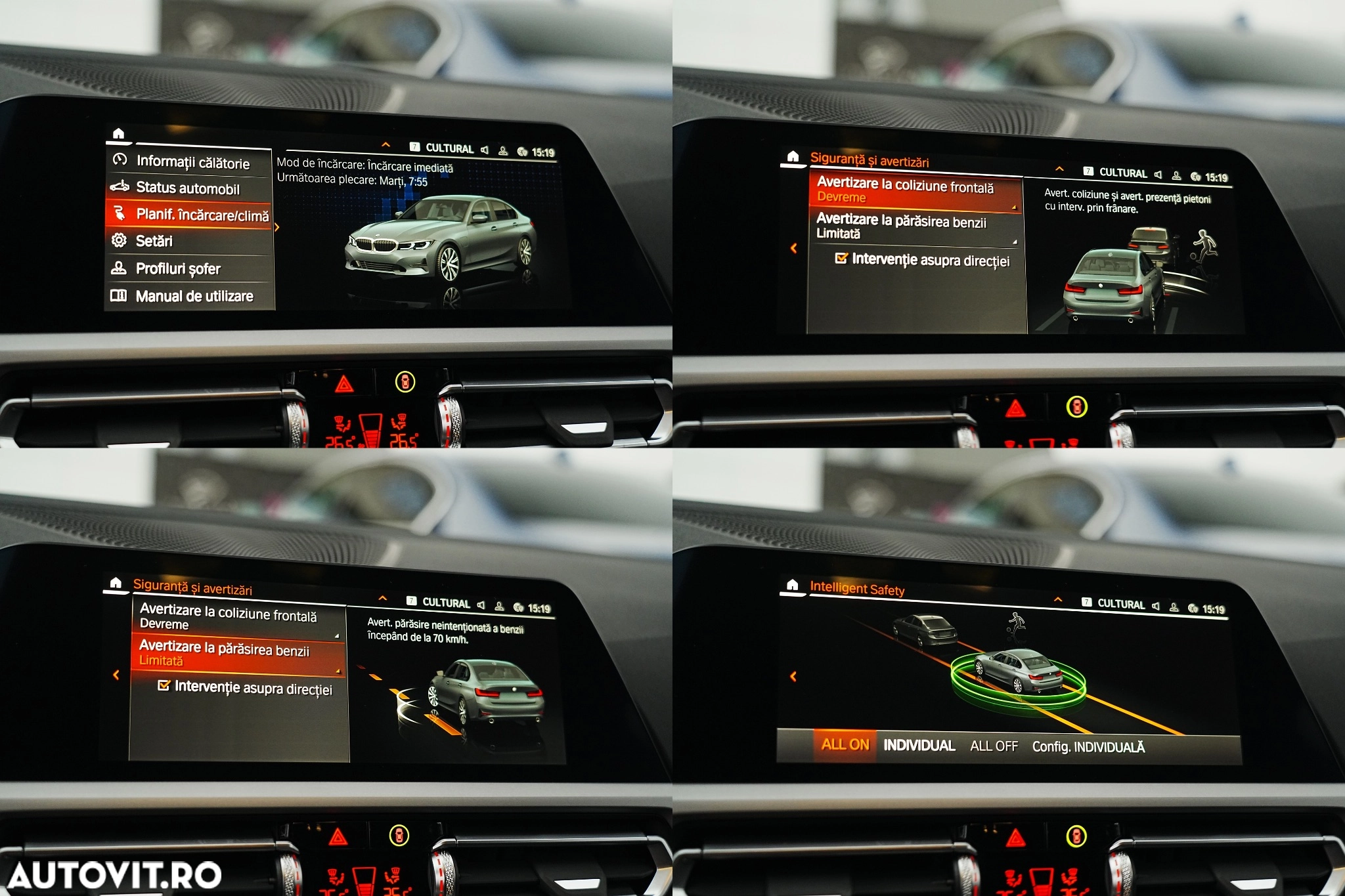Go to Setări in the menu
This screenshot has width=1345, height=896.
(154, 241)
